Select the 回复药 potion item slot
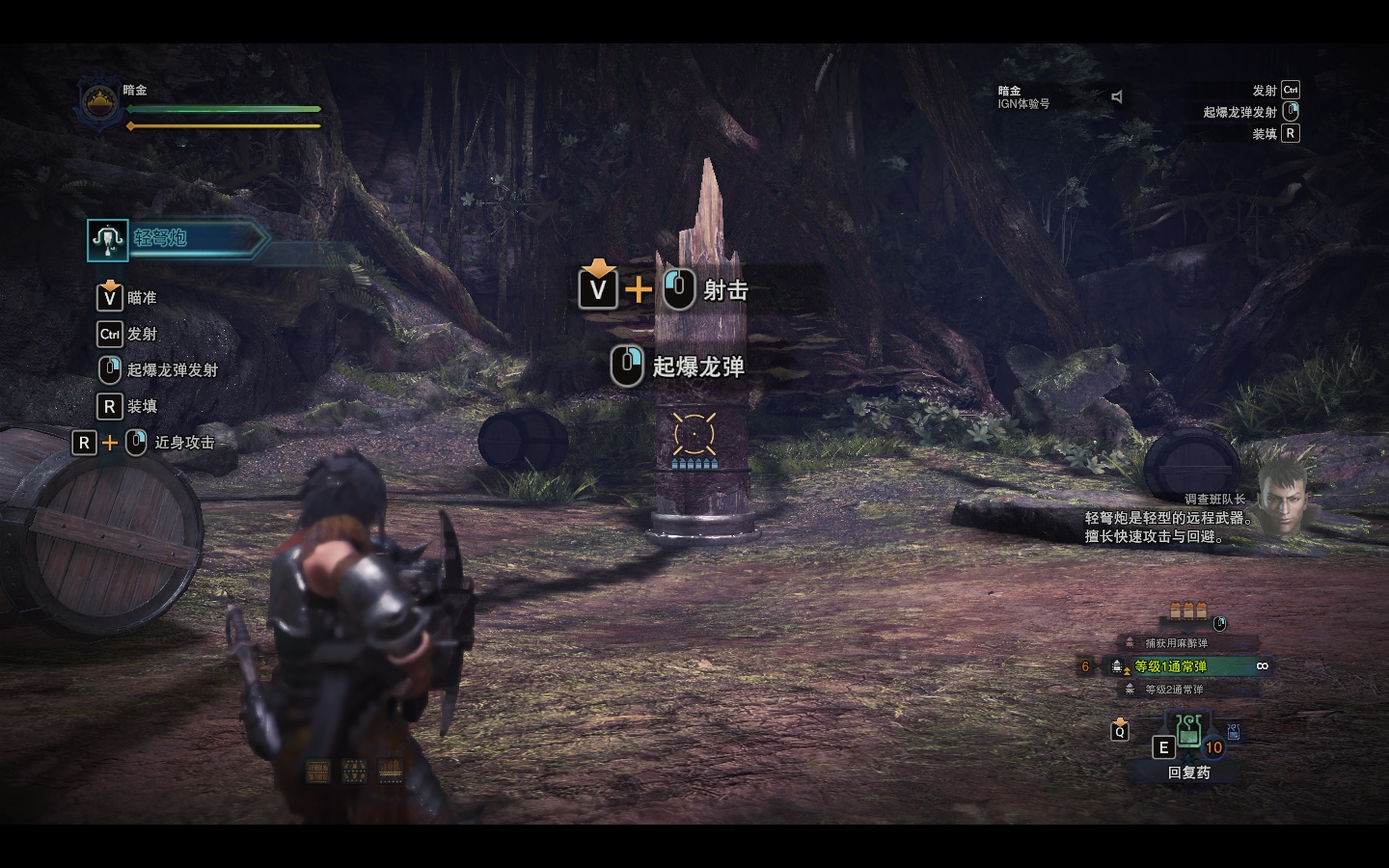This screenshot has height=868, width=1389. coord(1188,734)
